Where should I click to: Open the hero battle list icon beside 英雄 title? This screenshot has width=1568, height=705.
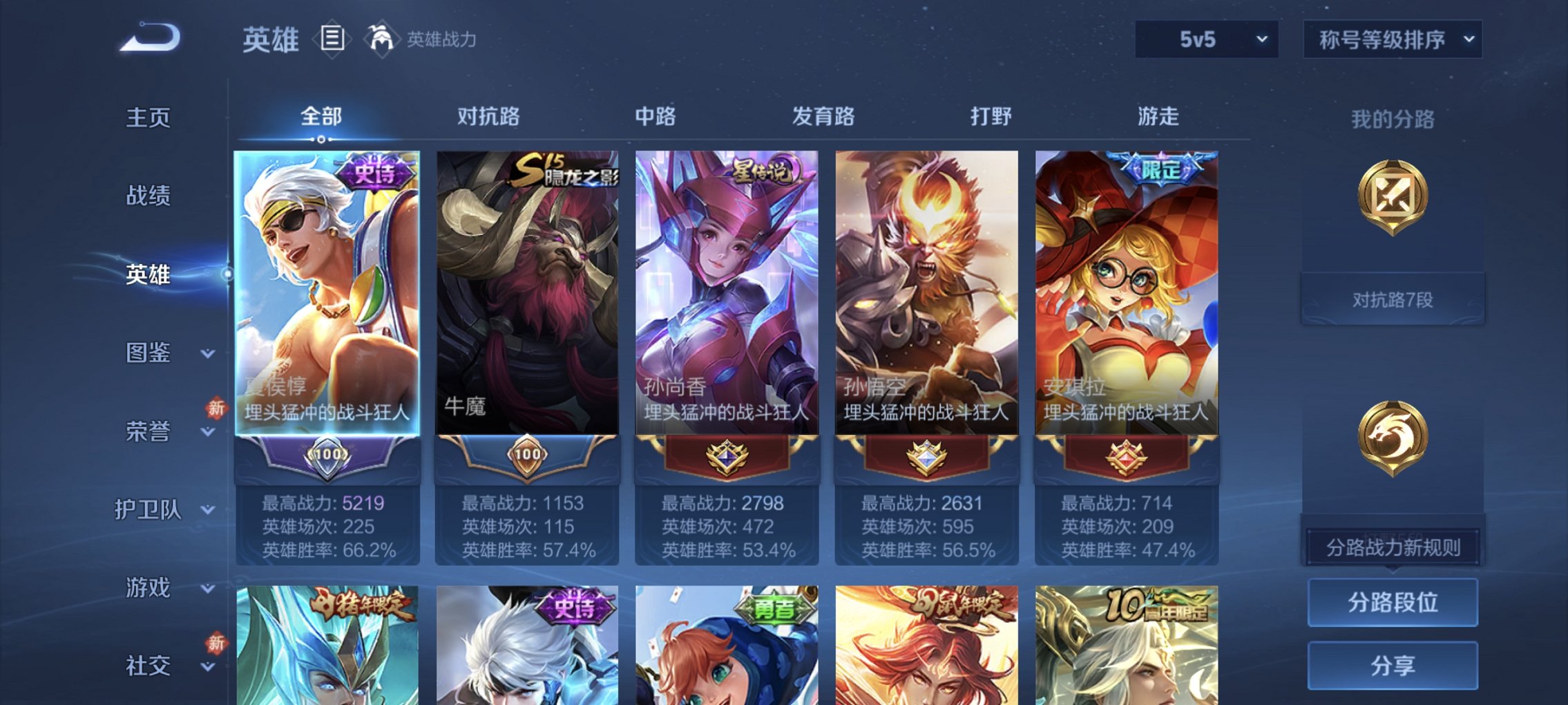coord(332,39)
